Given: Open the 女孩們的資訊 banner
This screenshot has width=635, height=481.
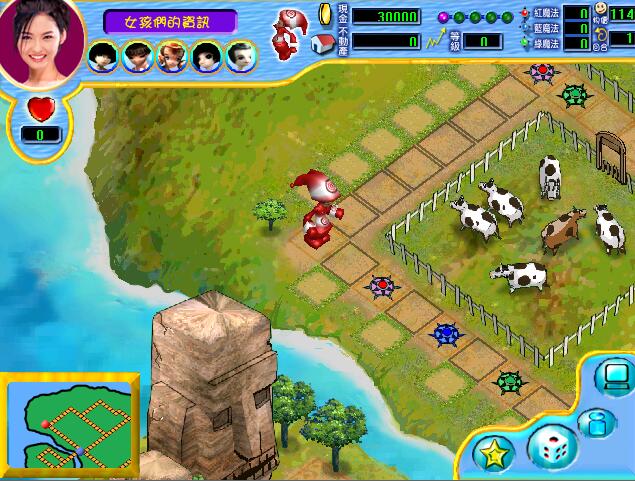Looking at the screenshot, I should click(x=168, y=21).
